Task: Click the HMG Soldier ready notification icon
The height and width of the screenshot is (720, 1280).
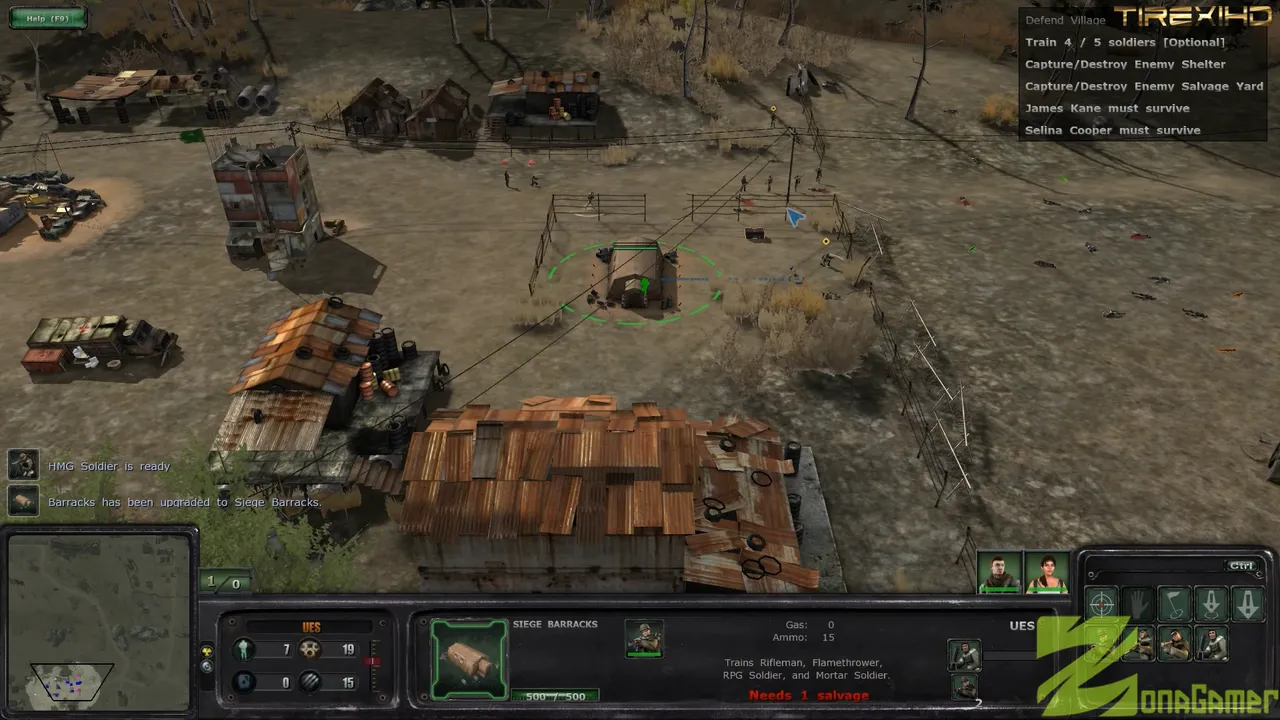Action: tap(23, 465)
